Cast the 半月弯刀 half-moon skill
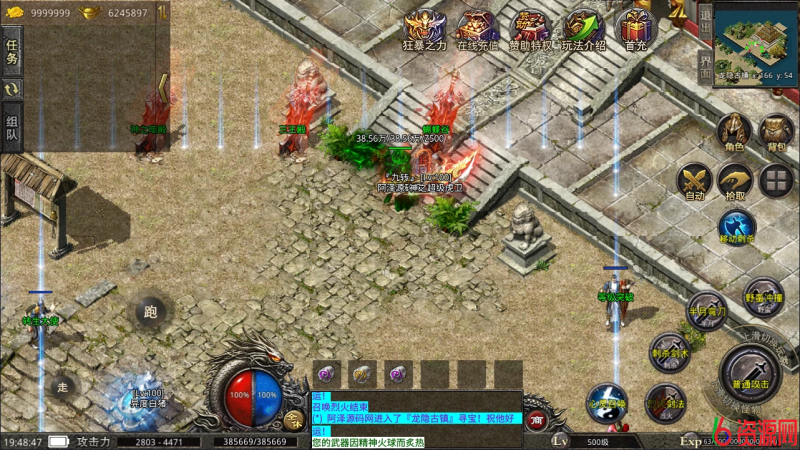 coord(706,310)
